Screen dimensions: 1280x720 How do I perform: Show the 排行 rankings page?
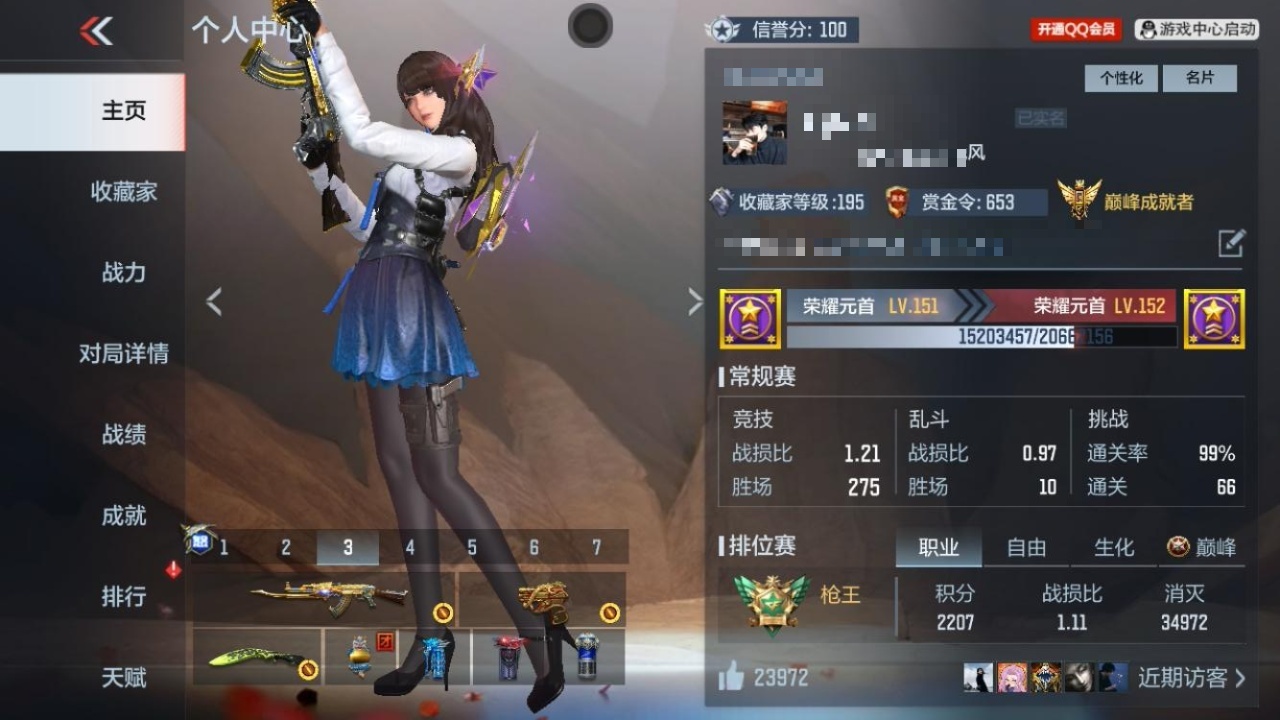[x=123, y=596]
